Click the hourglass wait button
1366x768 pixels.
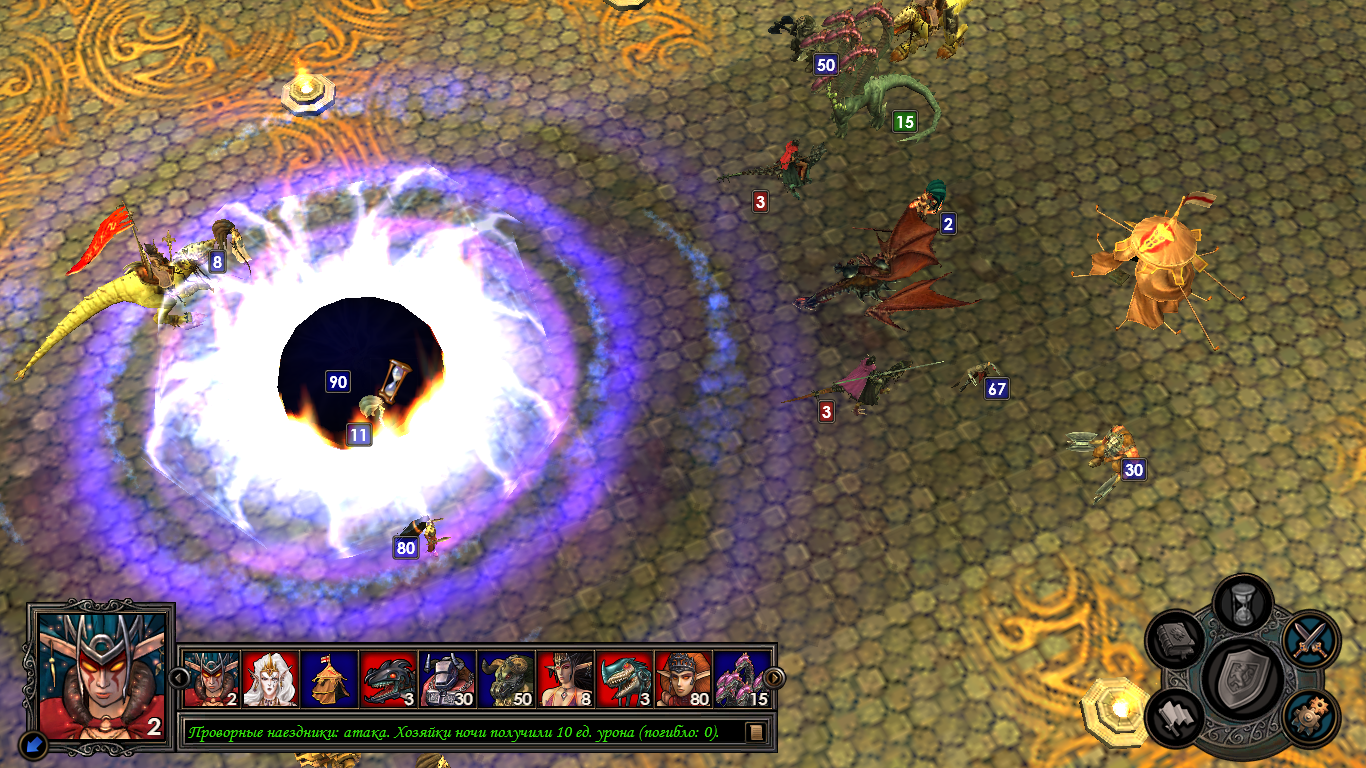click(1242, 604)
